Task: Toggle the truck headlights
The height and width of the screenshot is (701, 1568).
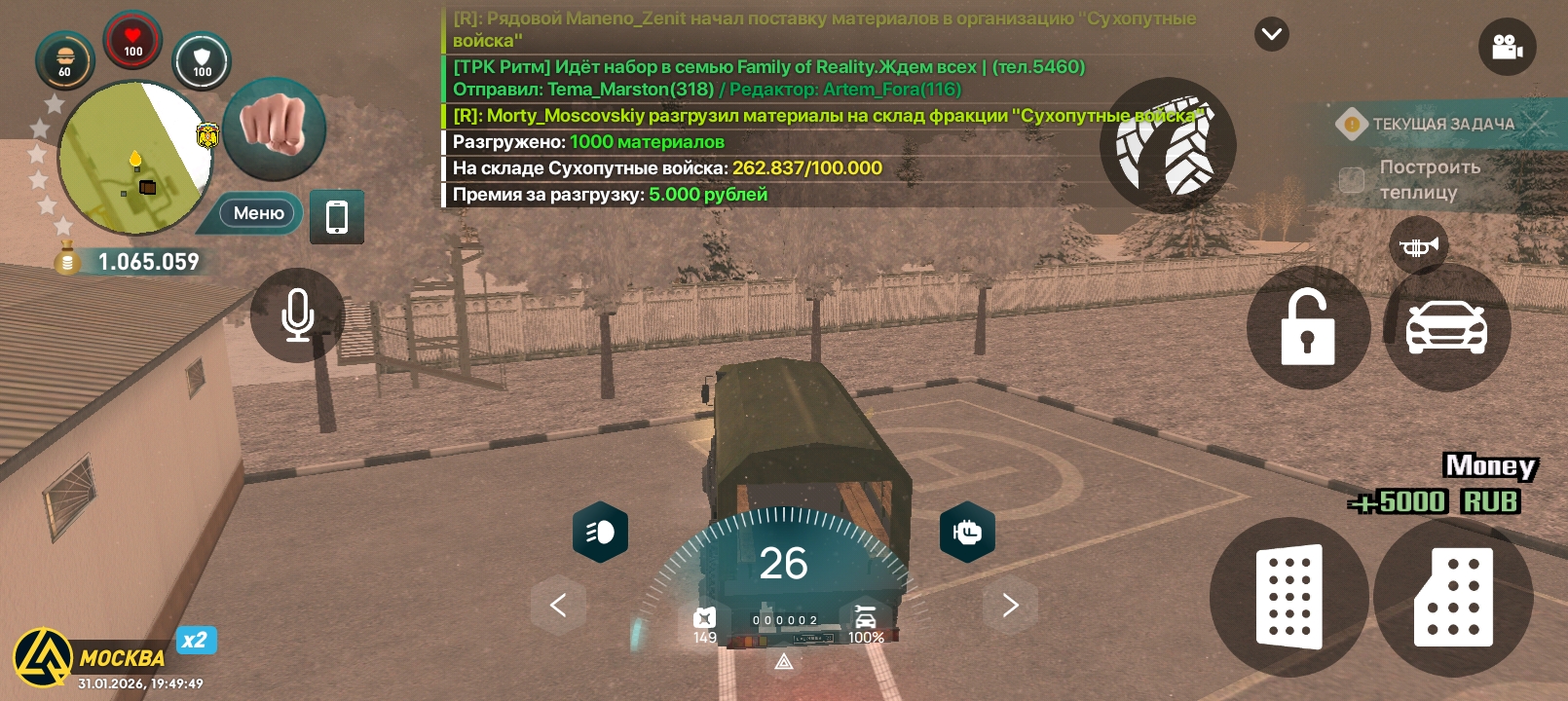Action: point(600,532)
